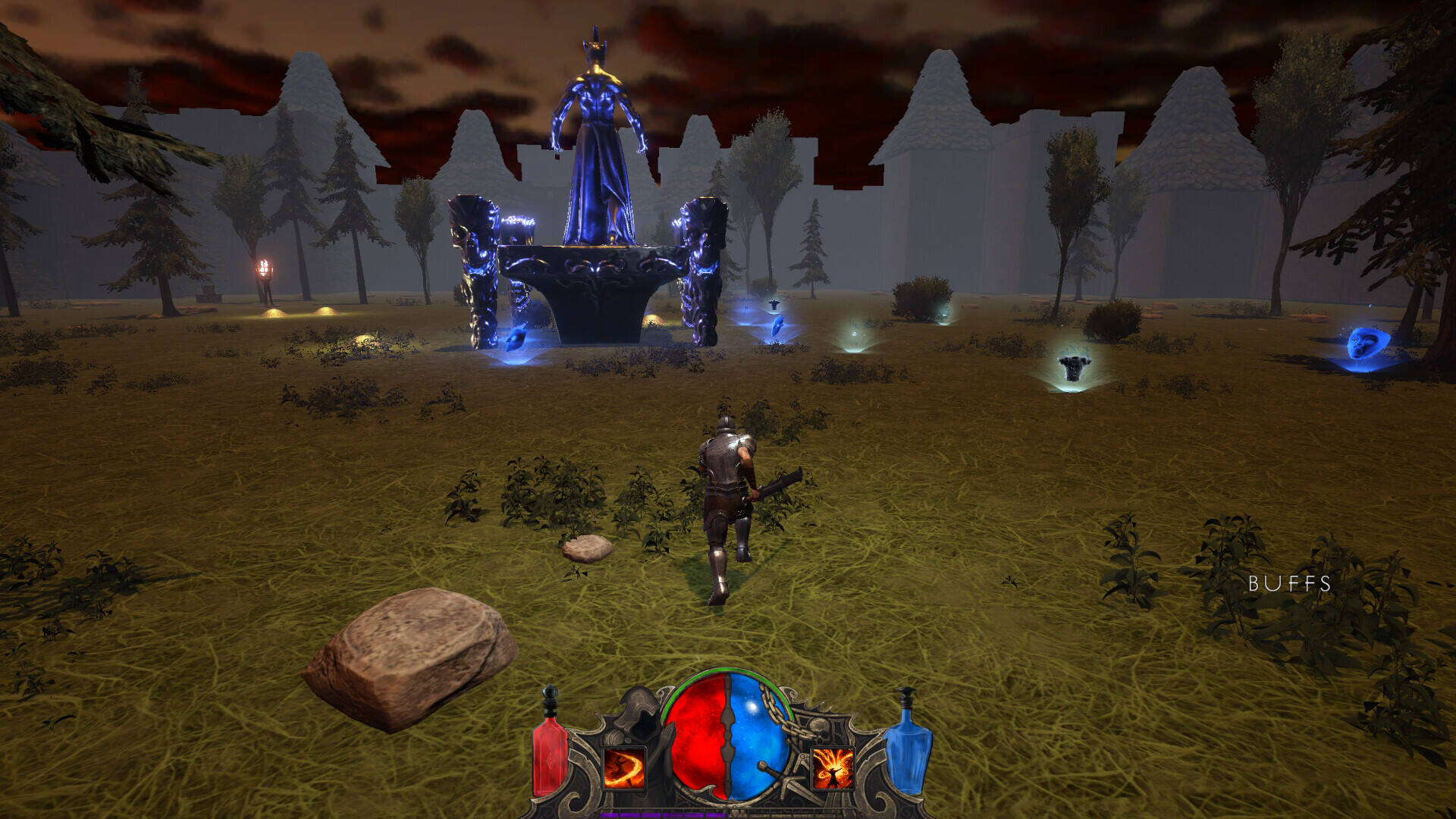The image size is (1456, 819).
Task: Use the red health potion bottle
Action: coord(550,751)
